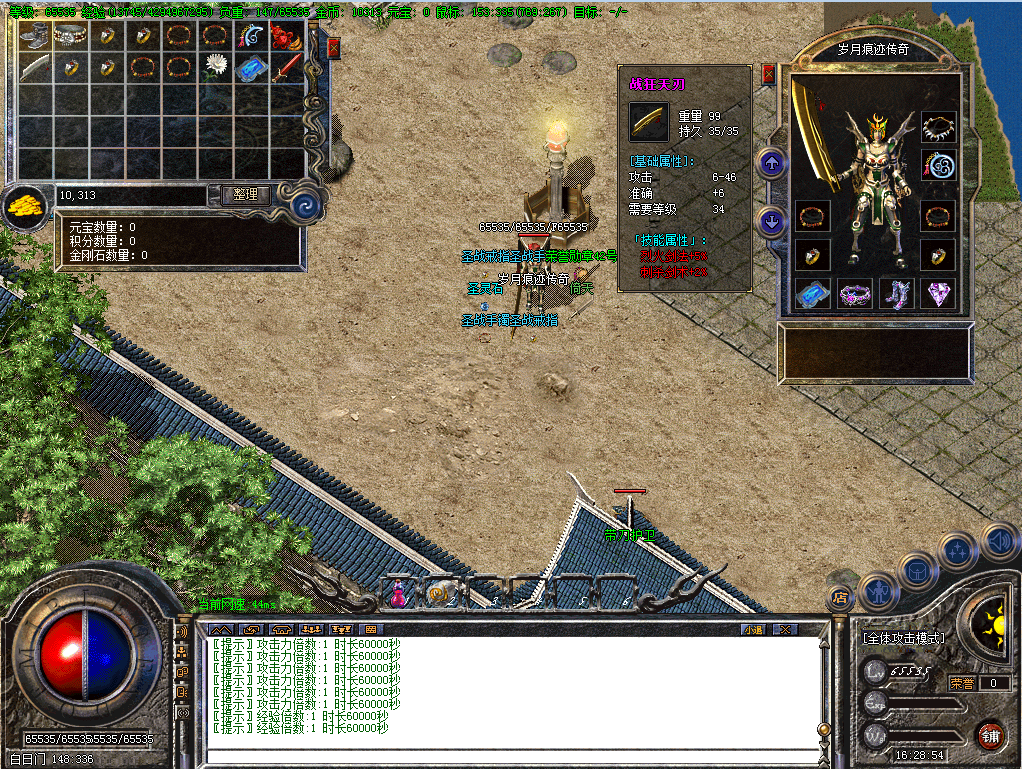Image resolution: width=1022 pixels, height=769 pixels.
Task: Click the gold coins pile icon
Action: [24, 207]
